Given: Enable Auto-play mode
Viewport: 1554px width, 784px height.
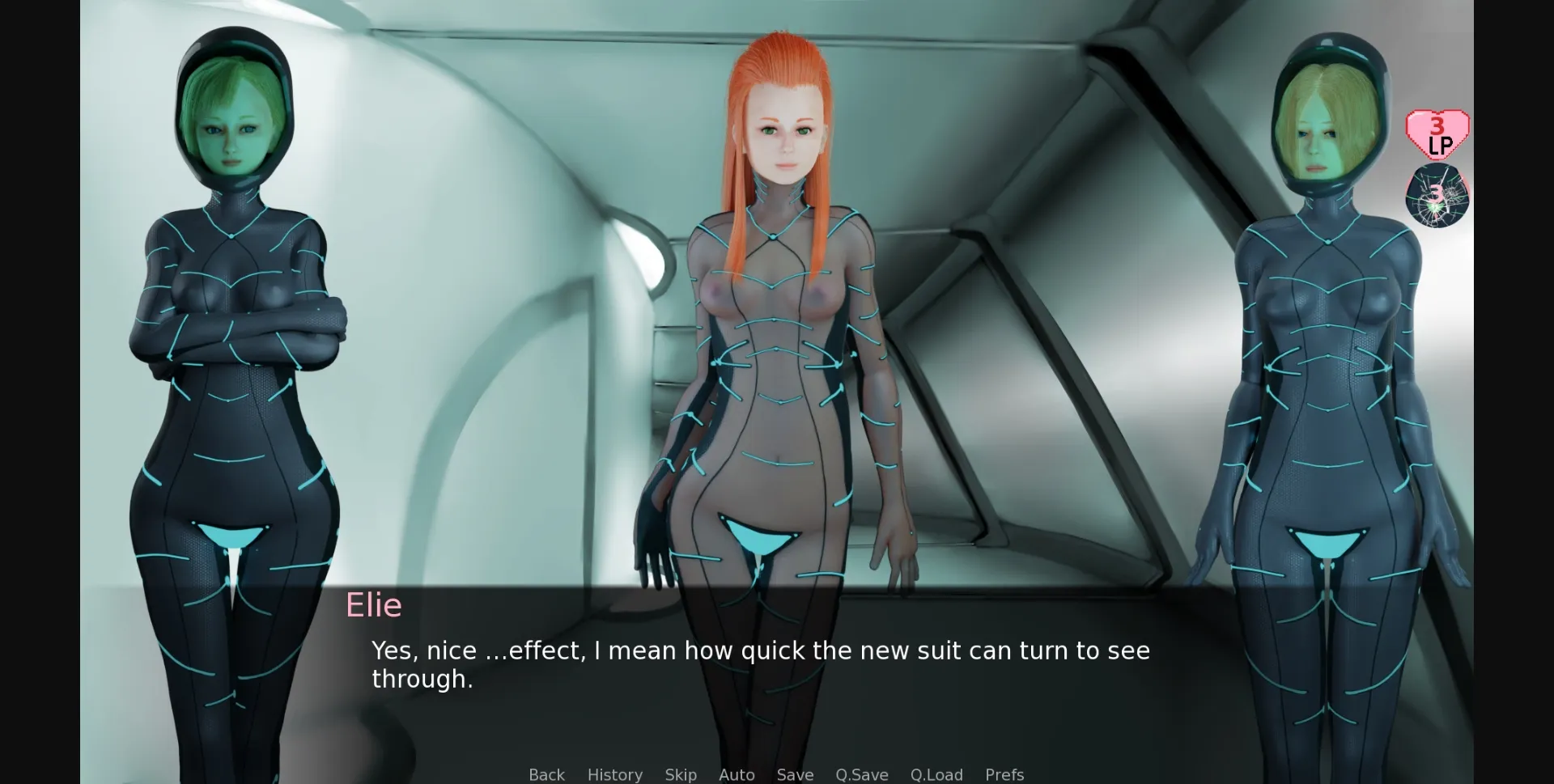Looking at the screenshot, I should pyautogui.click(x=736, y=774).
